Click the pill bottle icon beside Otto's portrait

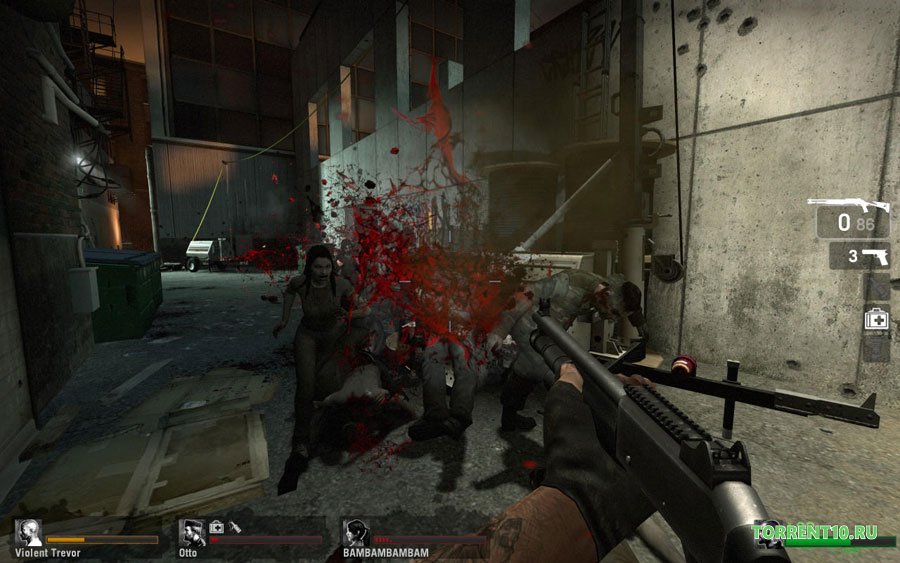pos(235,526)
